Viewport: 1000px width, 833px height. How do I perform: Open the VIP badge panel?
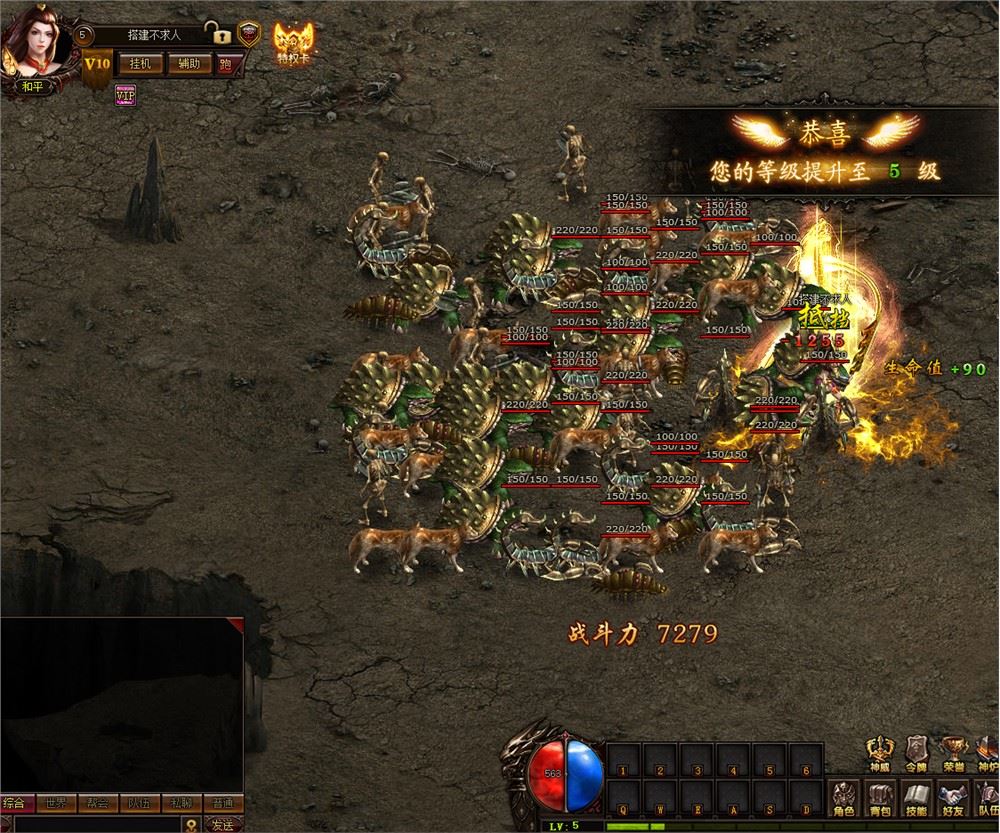tap(125, 94)
